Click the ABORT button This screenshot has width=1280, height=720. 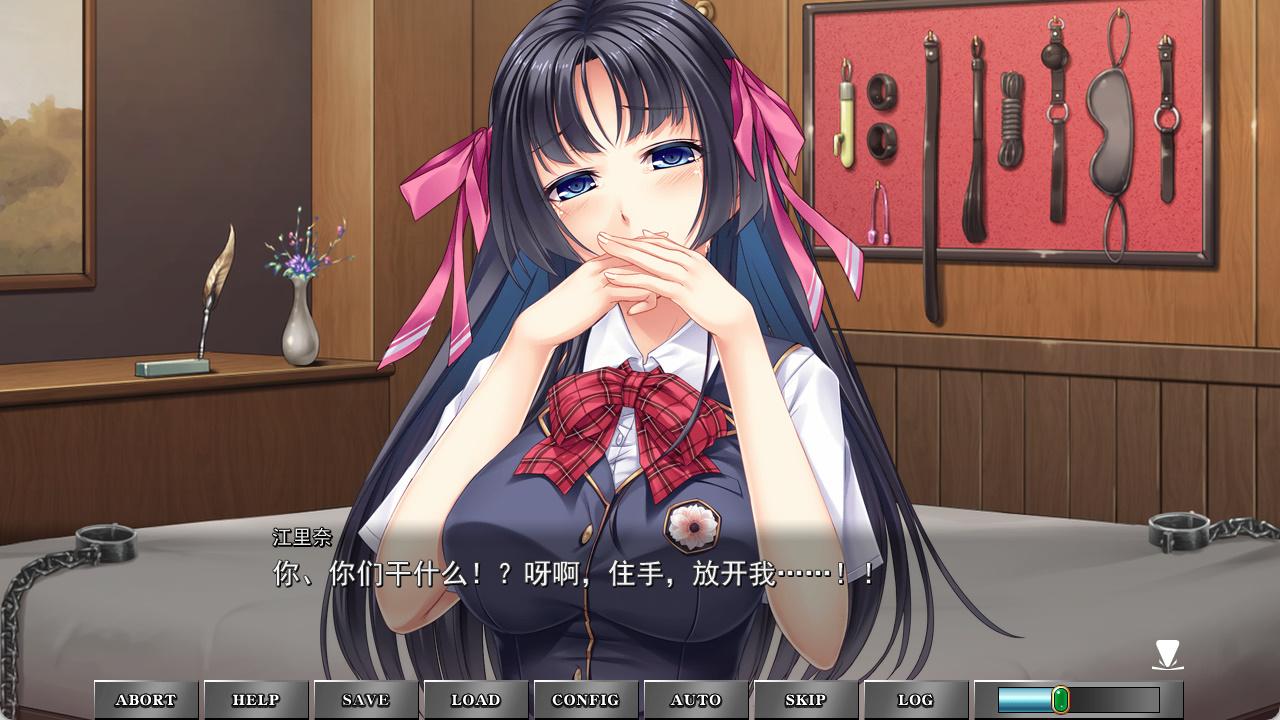tap(146, 700)
